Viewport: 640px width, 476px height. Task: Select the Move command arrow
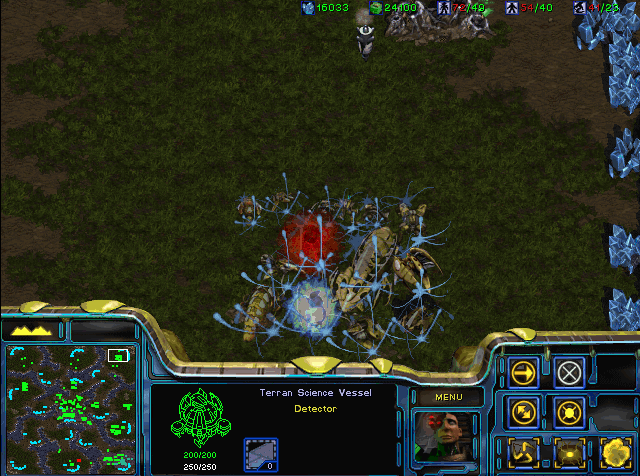[x=523, y=373]
